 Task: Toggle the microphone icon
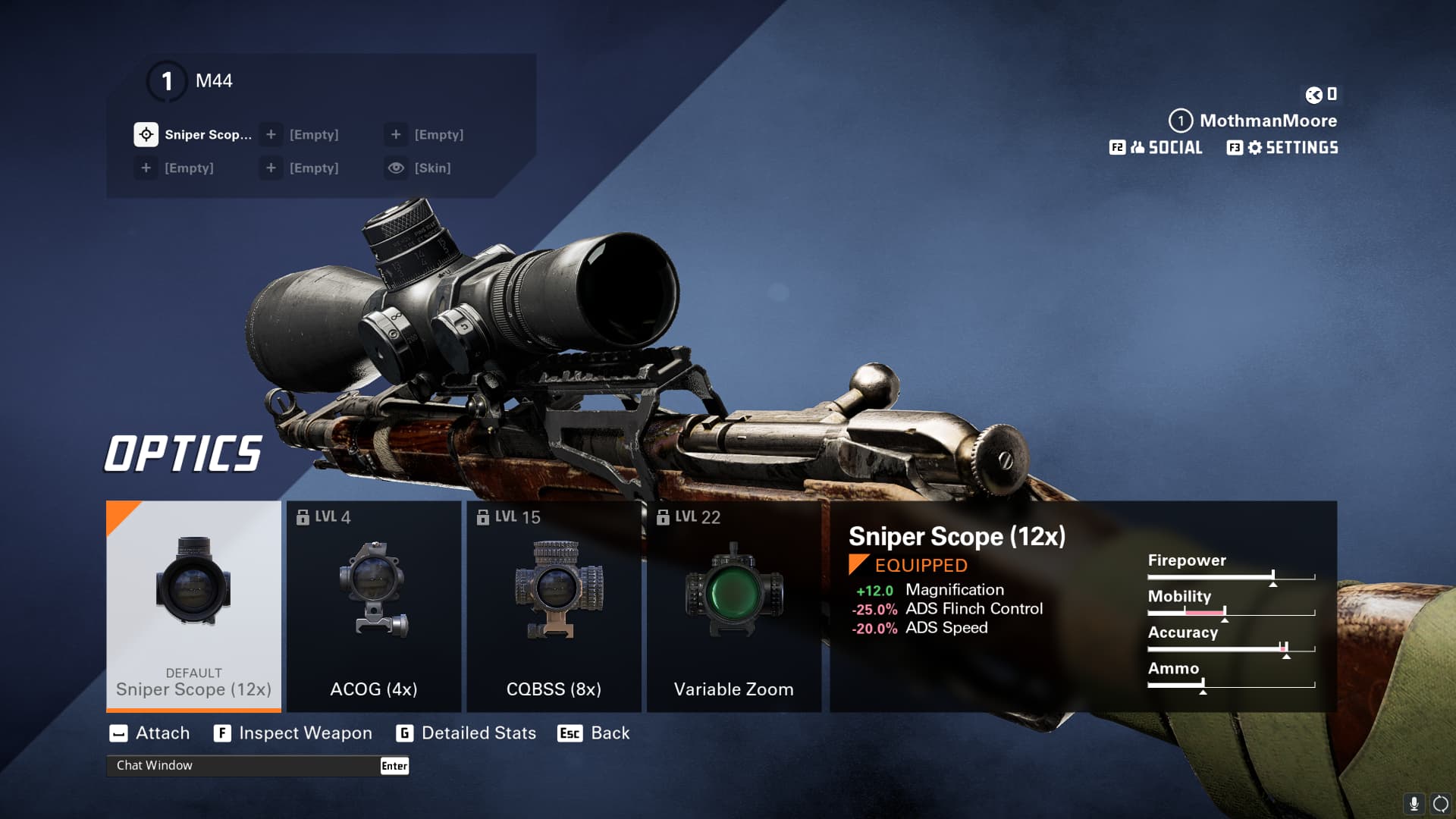(1414, 803)
